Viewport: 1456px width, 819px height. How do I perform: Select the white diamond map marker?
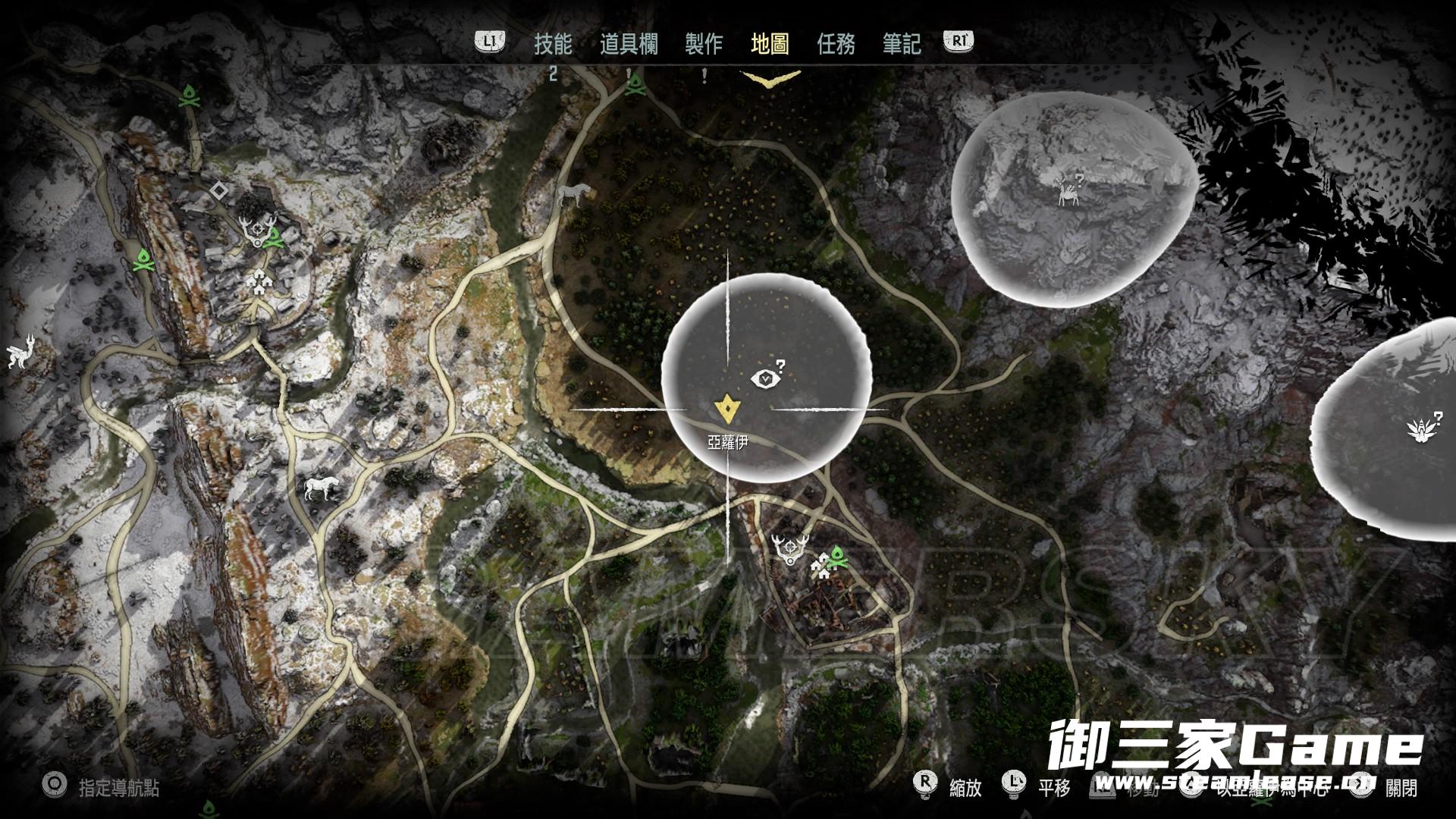click(218, 190)
